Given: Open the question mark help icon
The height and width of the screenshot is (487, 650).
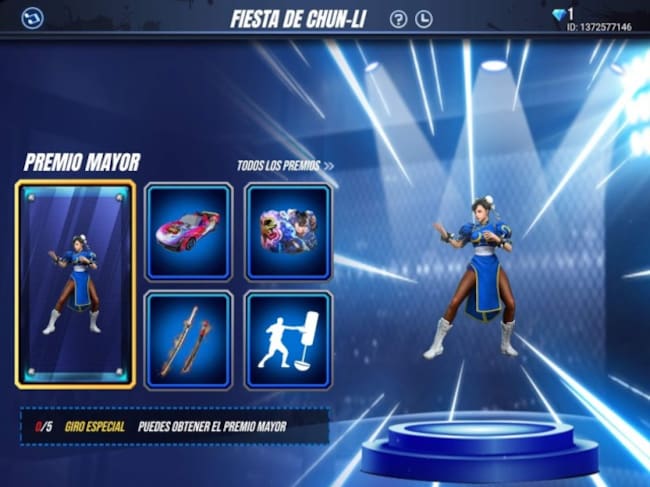Looking at the screenshot, I should click(x=398, y=19).
